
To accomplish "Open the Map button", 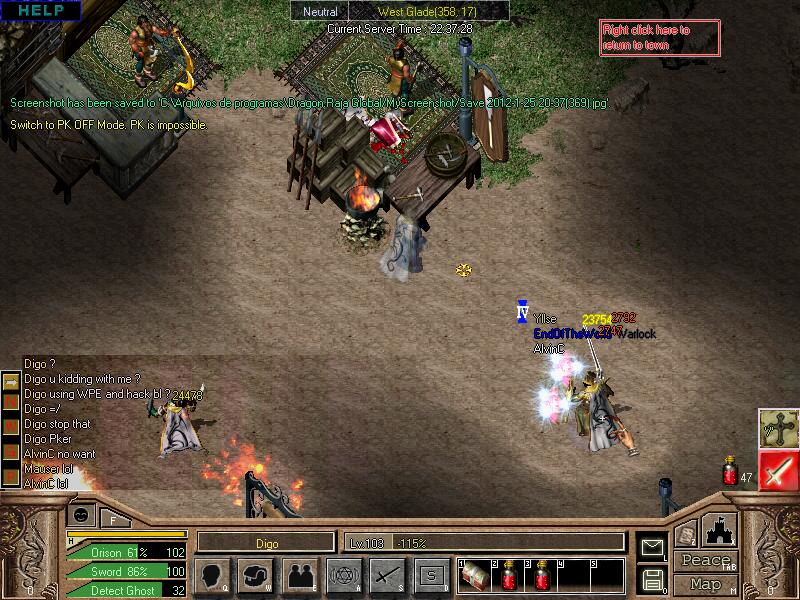I will [x=705, y=584].
